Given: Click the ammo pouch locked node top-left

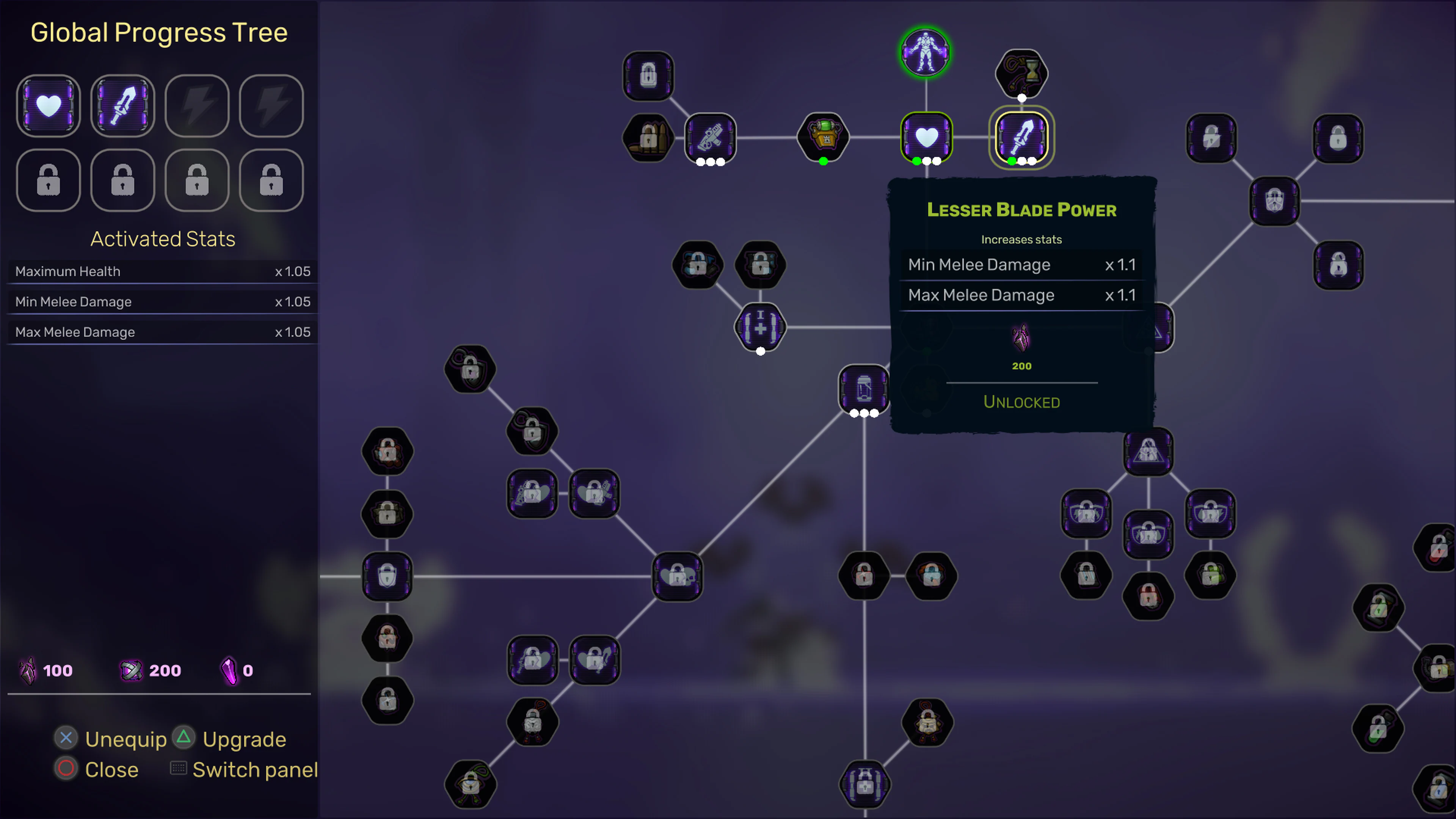Looking at the screenshot, I should pos(648,137).
